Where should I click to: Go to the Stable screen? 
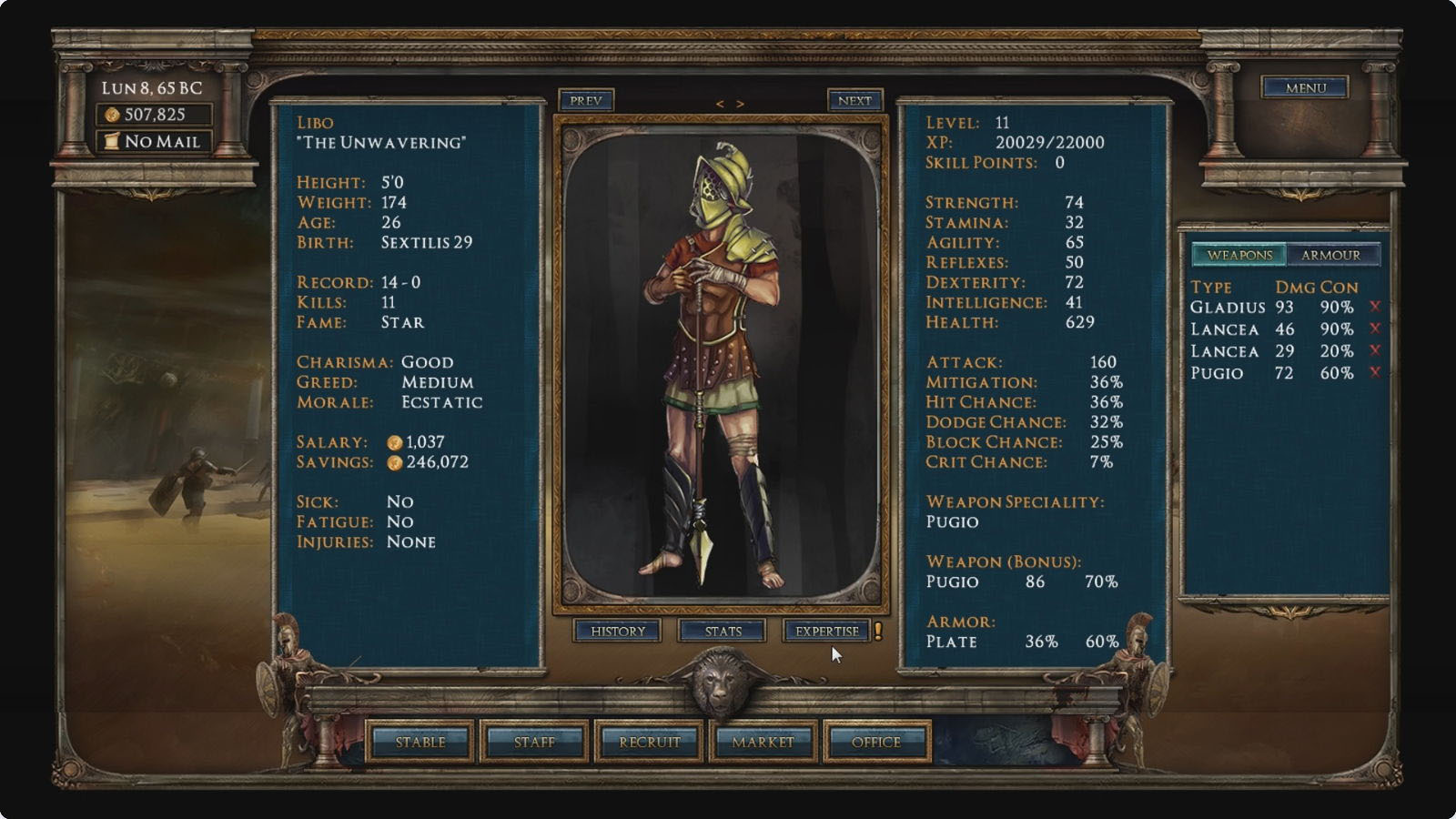point(420,742)
